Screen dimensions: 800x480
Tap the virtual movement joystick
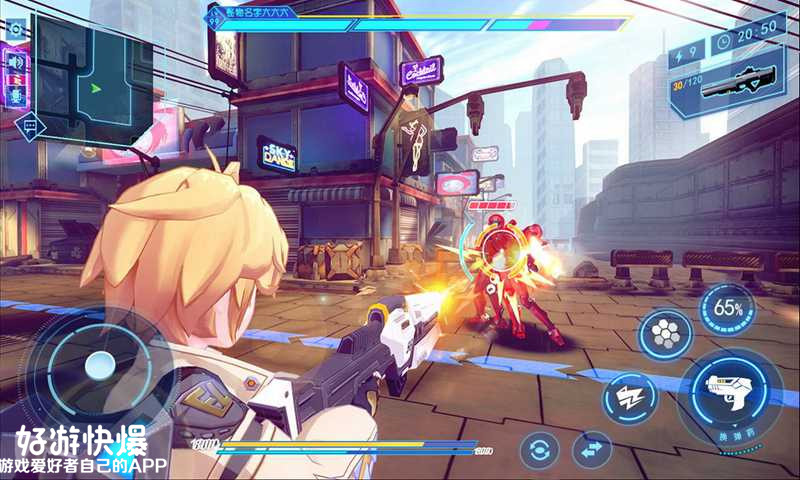(x=98, y=365)
